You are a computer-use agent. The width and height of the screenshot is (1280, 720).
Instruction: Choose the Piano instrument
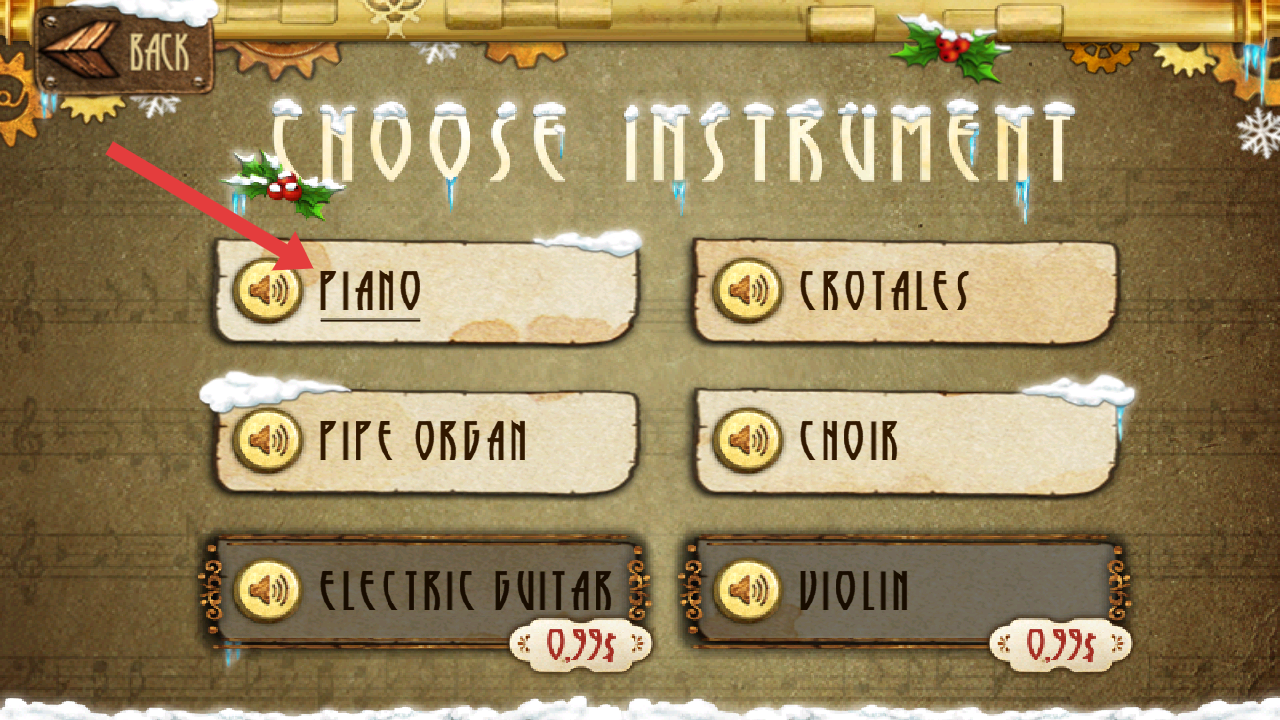point(450,291)
